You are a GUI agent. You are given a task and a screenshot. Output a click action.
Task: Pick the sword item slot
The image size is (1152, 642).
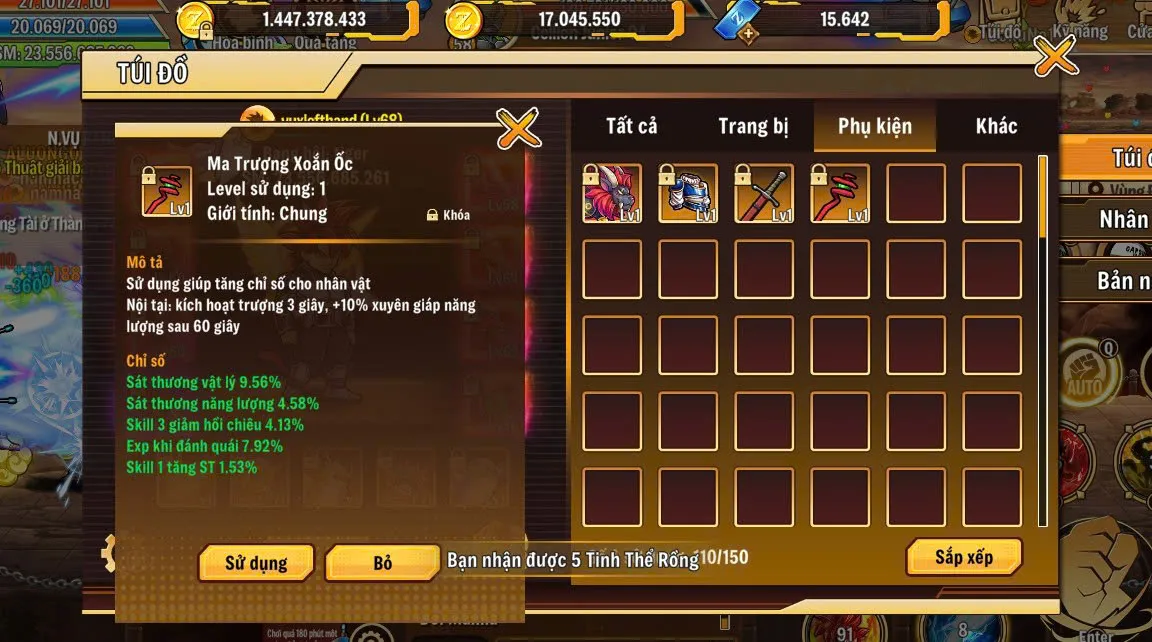tap(764, 193)
